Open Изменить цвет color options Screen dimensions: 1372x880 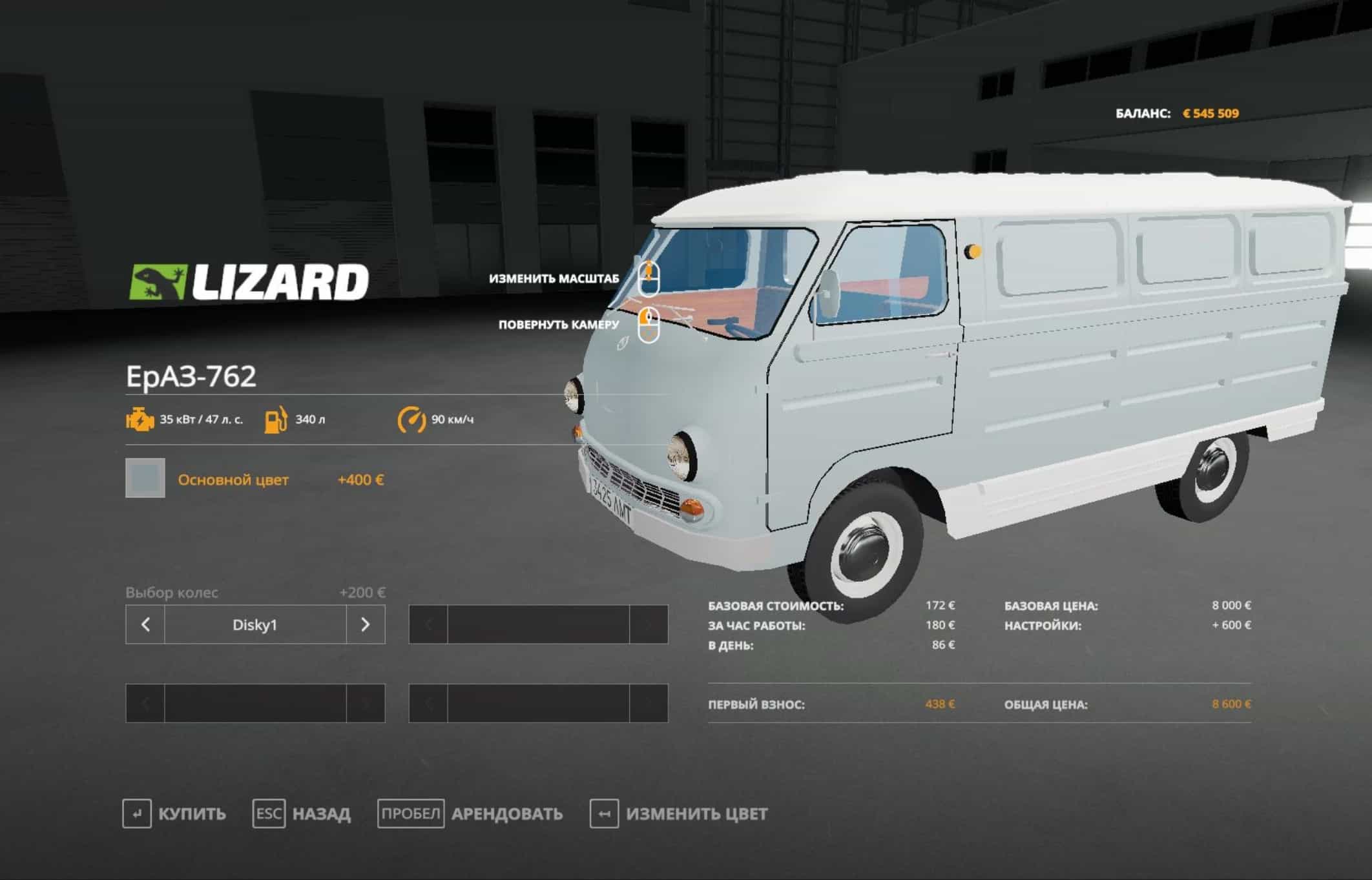tap(679, 813)
